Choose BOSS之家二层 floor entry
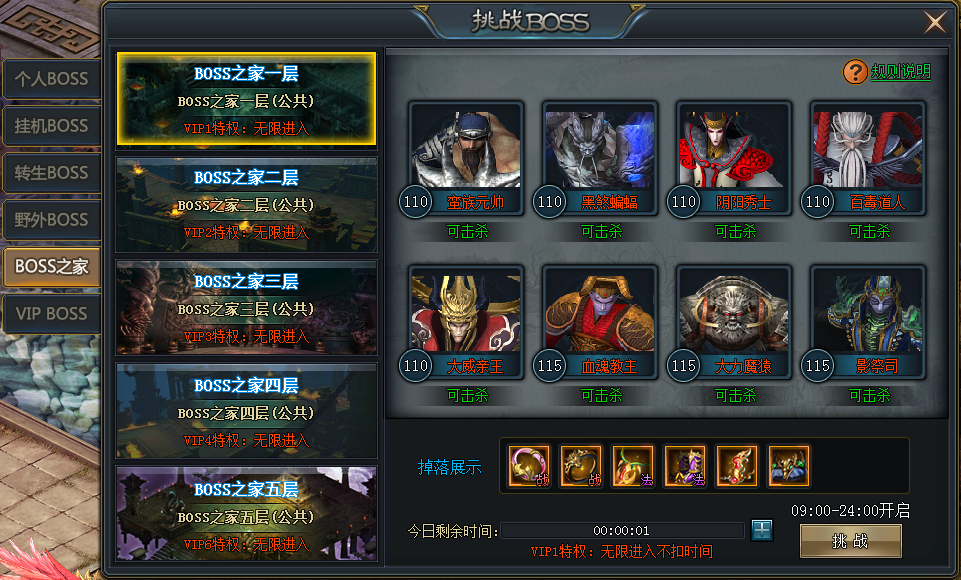961x580 pixels. (246, 204)
